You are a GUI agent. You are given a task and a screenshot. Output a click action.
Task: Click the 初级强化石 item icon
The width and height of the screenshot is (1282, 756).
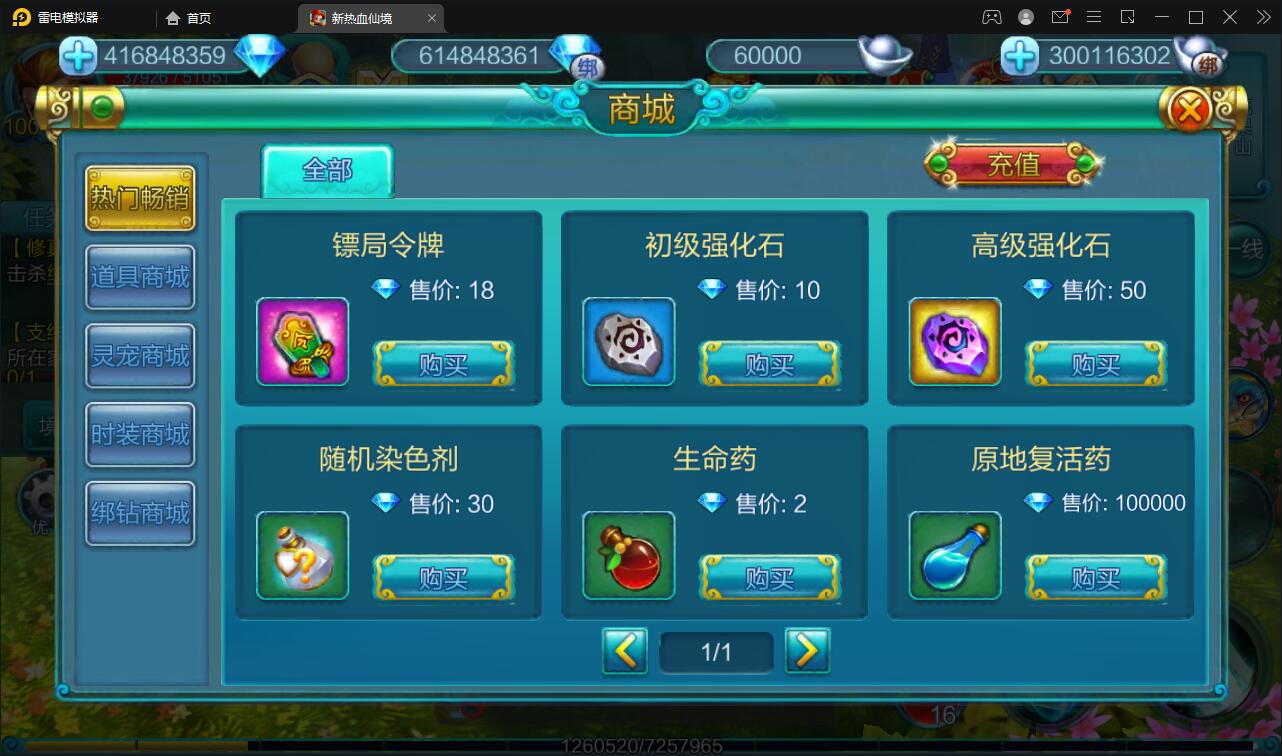coord(628,342)
